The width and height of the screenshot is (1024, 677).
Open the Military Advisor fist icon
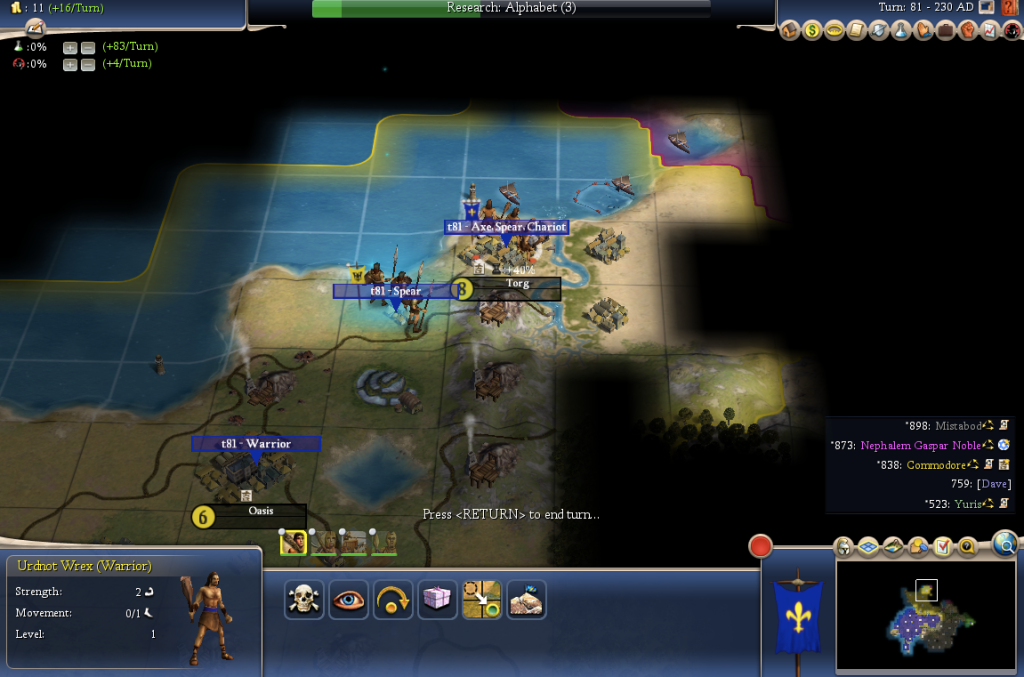coord(966,31)
